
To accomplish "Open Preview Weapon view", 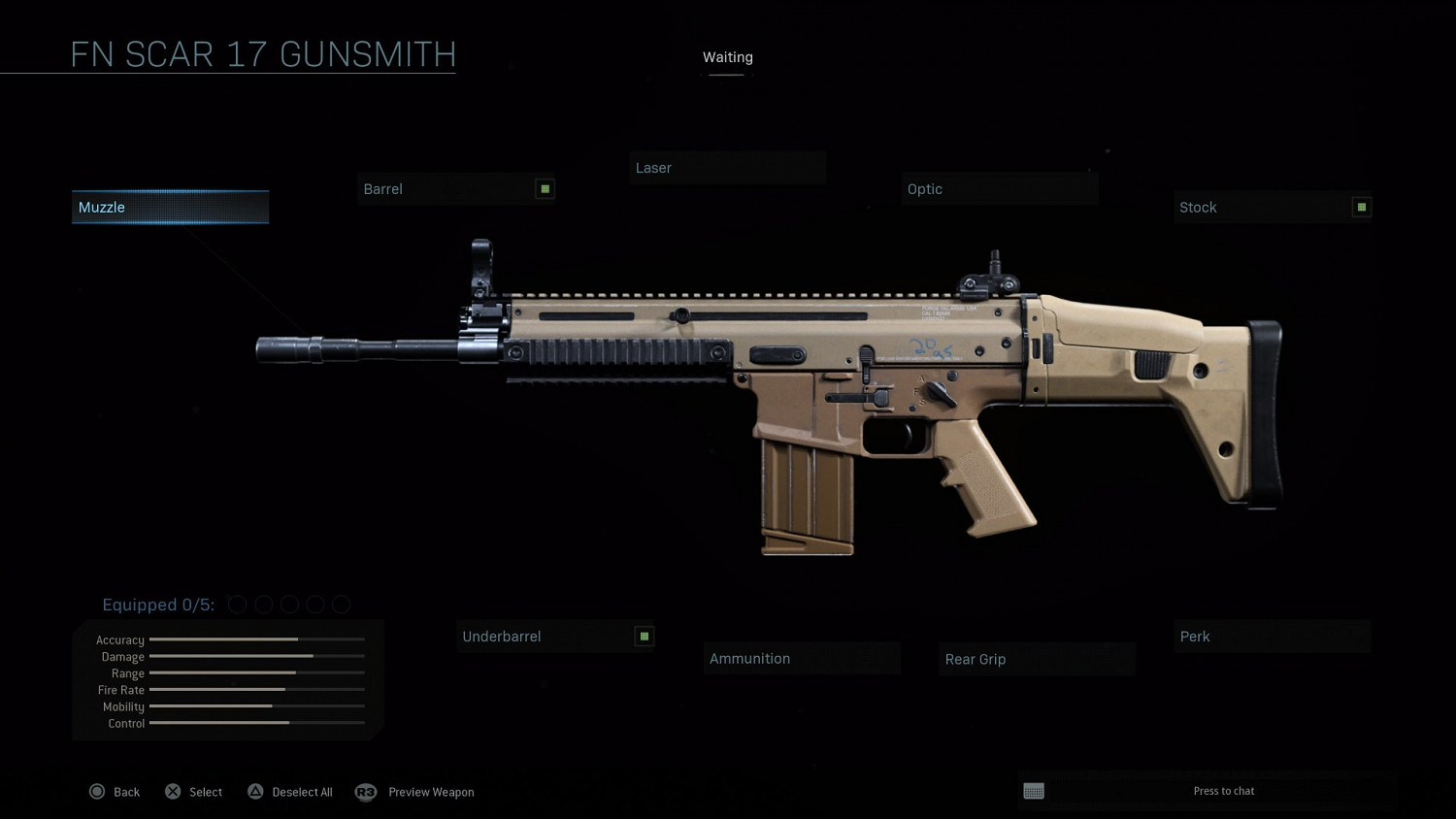I will (x=415, y=792).
